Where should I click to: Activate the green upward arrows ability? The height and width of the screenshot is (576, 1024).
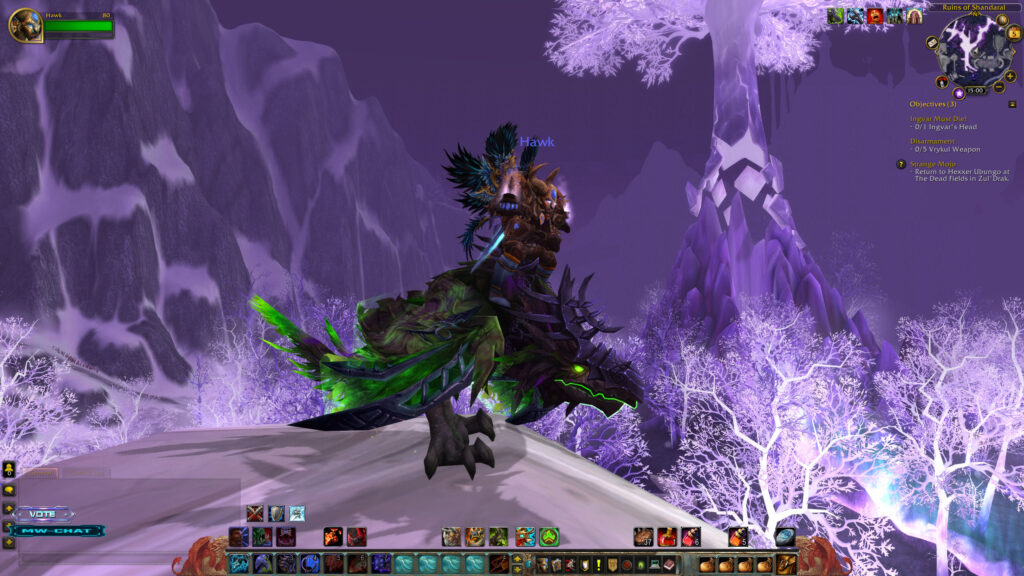click(549, 537)
